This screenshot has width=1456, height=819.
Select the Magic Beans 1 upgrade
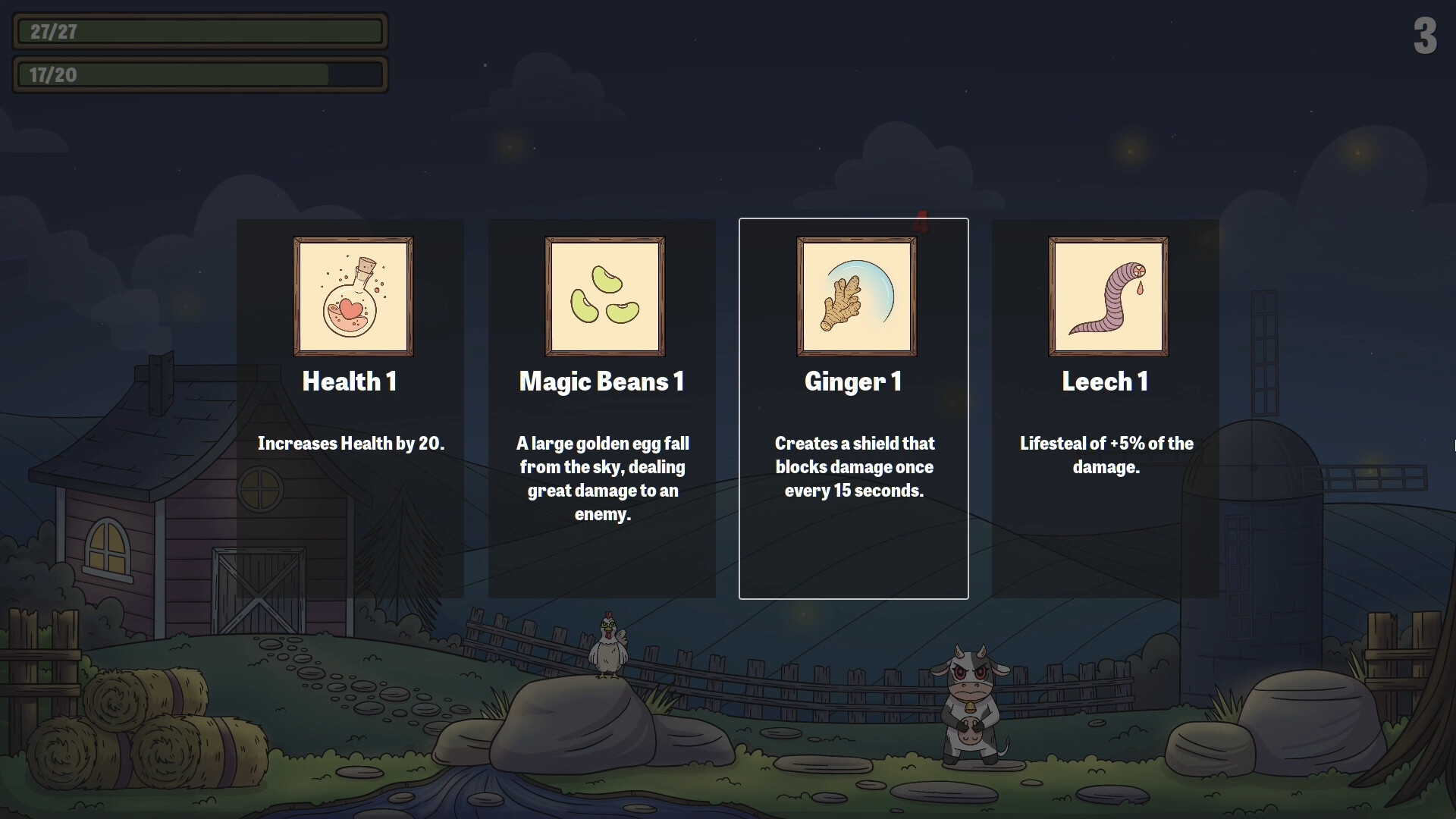click(602, 409)
